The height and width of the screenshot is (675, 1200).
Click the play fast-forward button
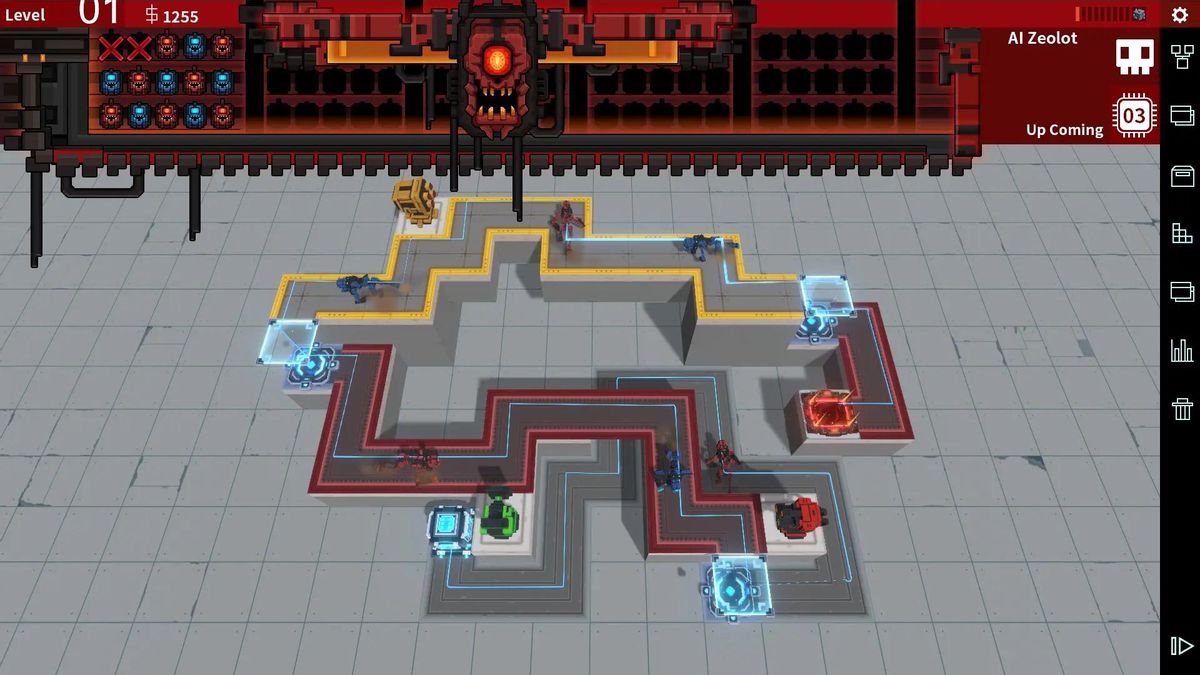1181,646
